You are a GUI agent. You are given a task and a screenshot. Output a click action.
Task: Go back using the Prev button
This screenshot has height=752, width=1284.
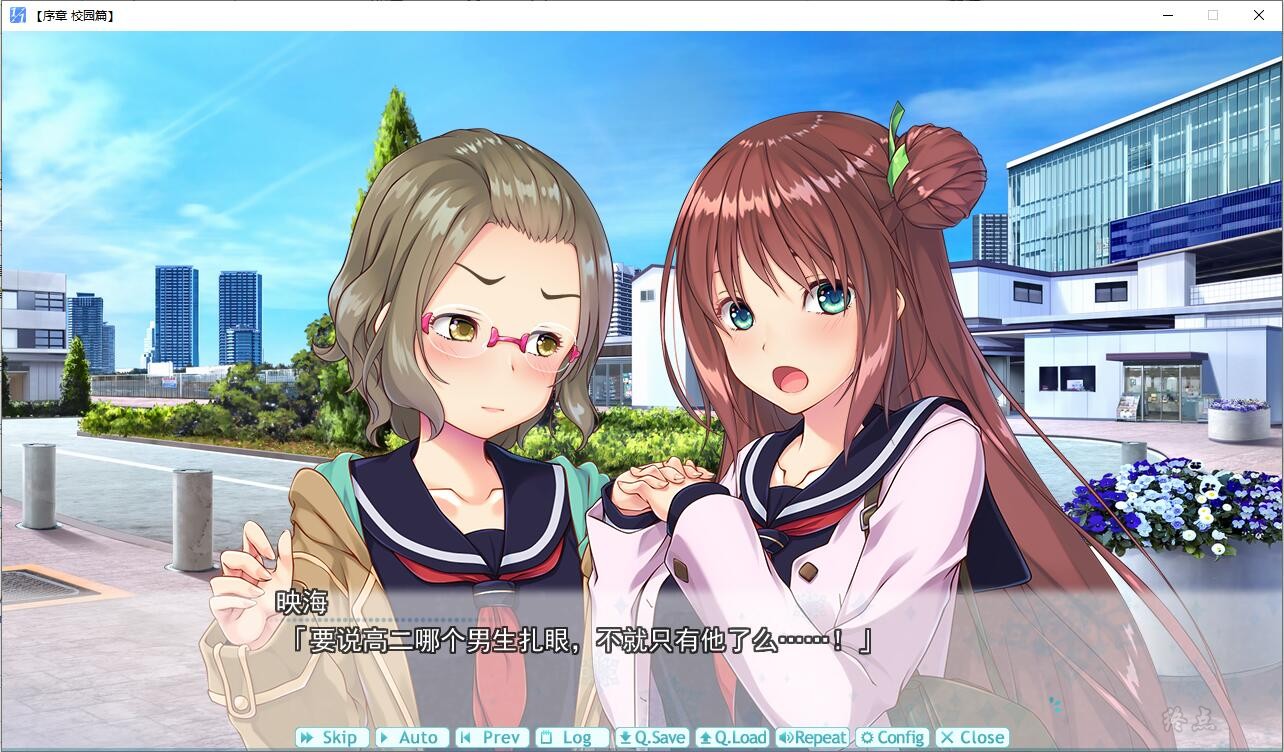point(492,737)
